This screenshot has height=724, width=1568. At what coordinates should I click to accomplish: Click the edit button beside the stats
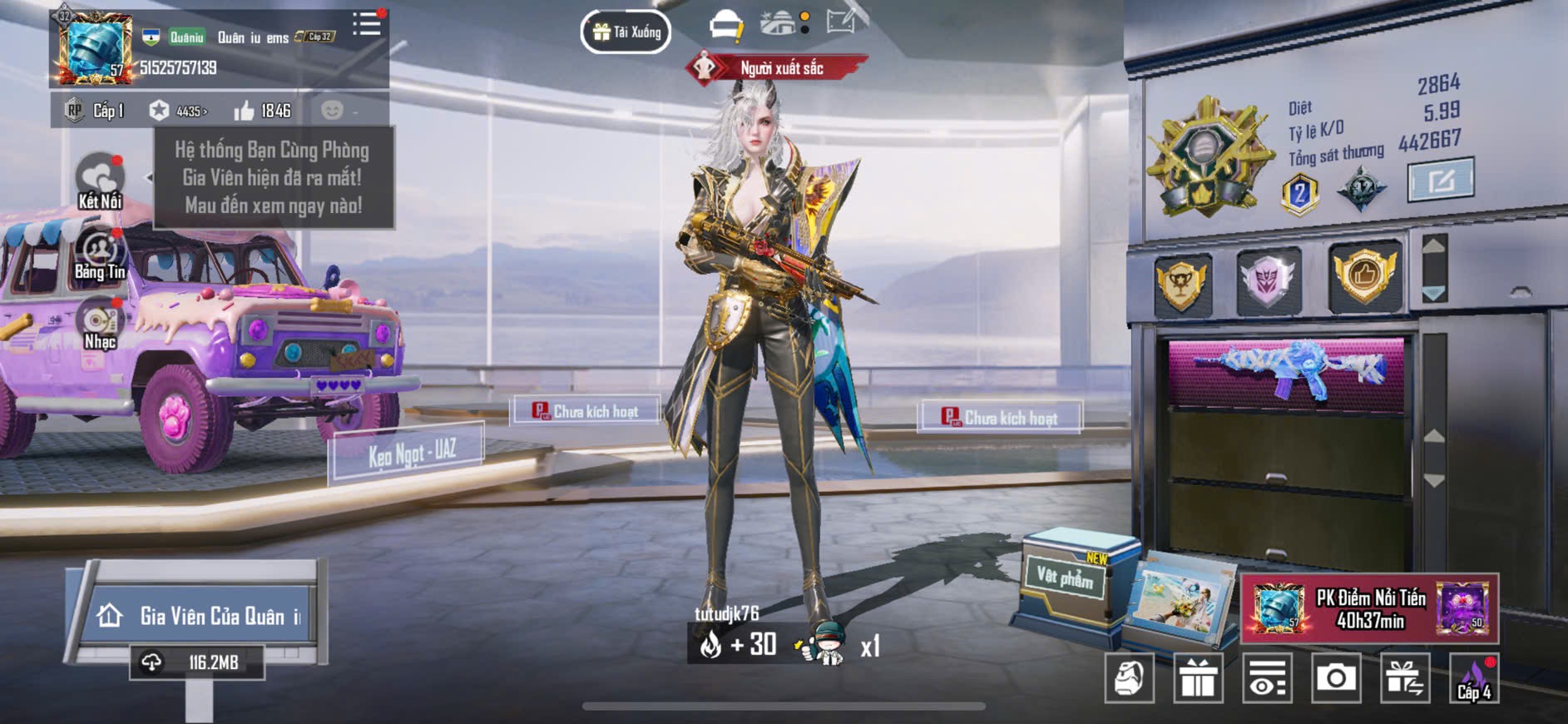[x=1440, y=179]
